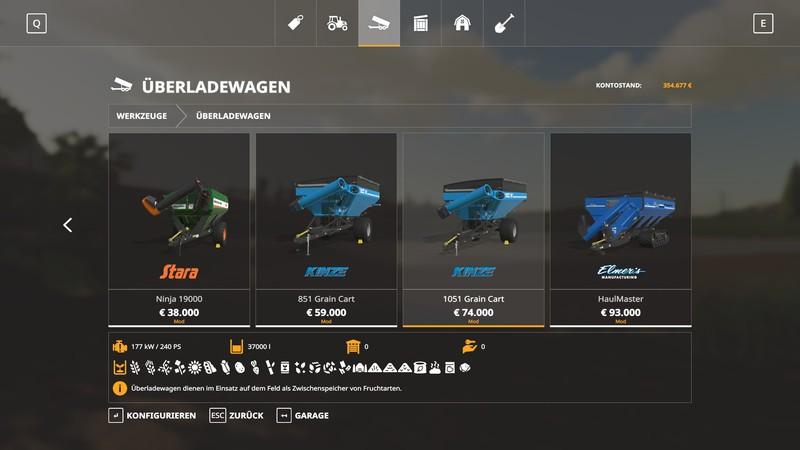Switch to the crate objects tab
800x450 pixels.
coord(421,23)
